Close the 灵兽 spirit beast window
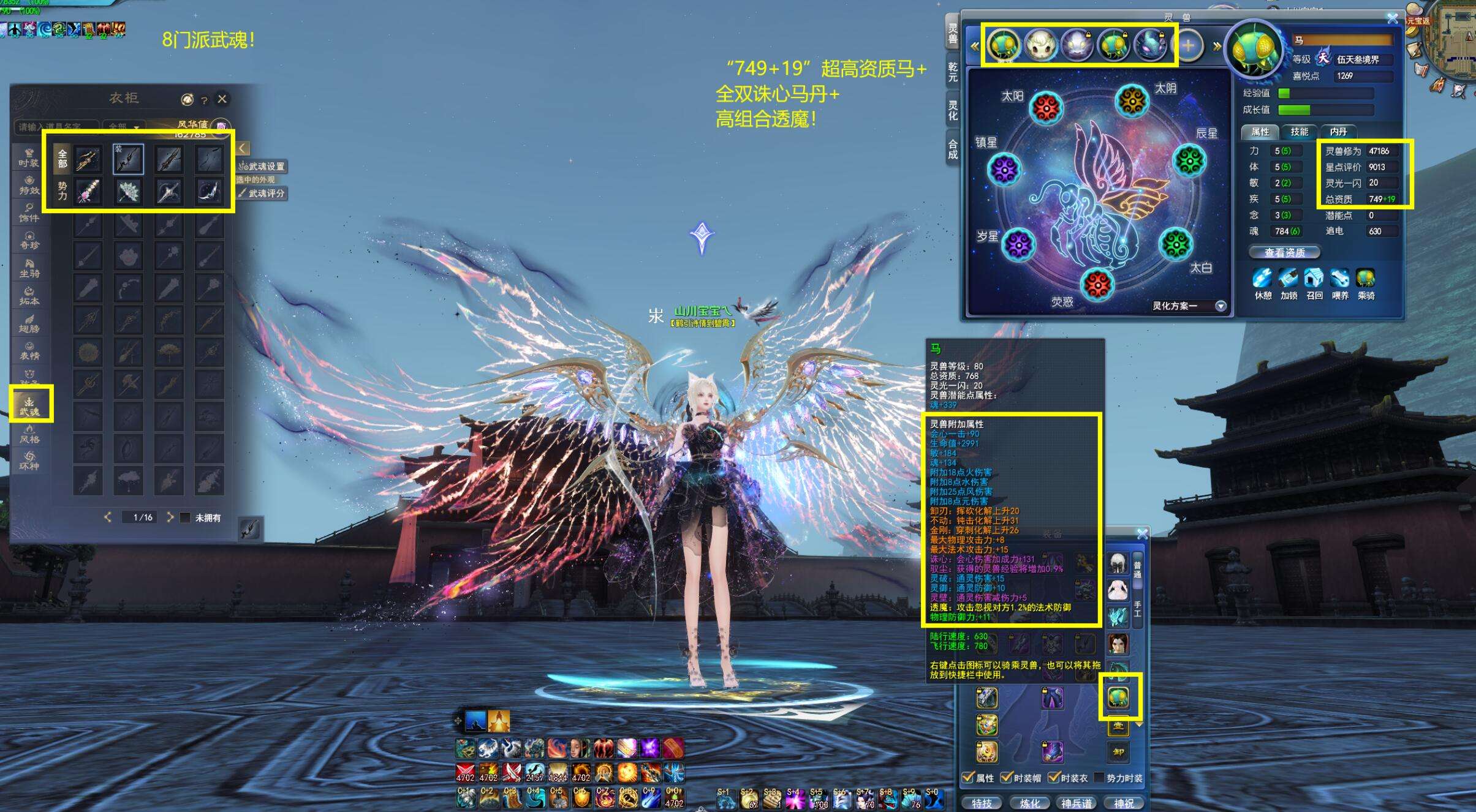 (1392, 19)
